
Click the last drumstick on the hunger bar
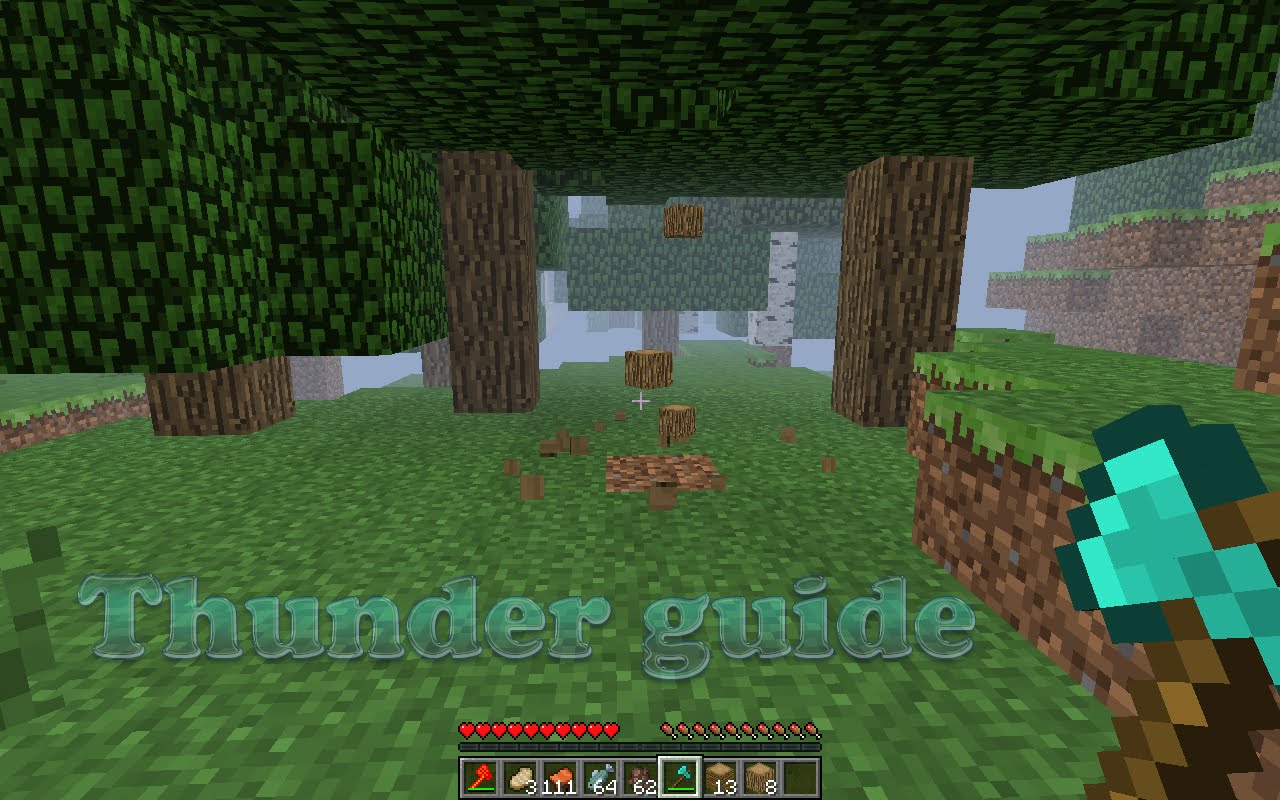(810, 730)
